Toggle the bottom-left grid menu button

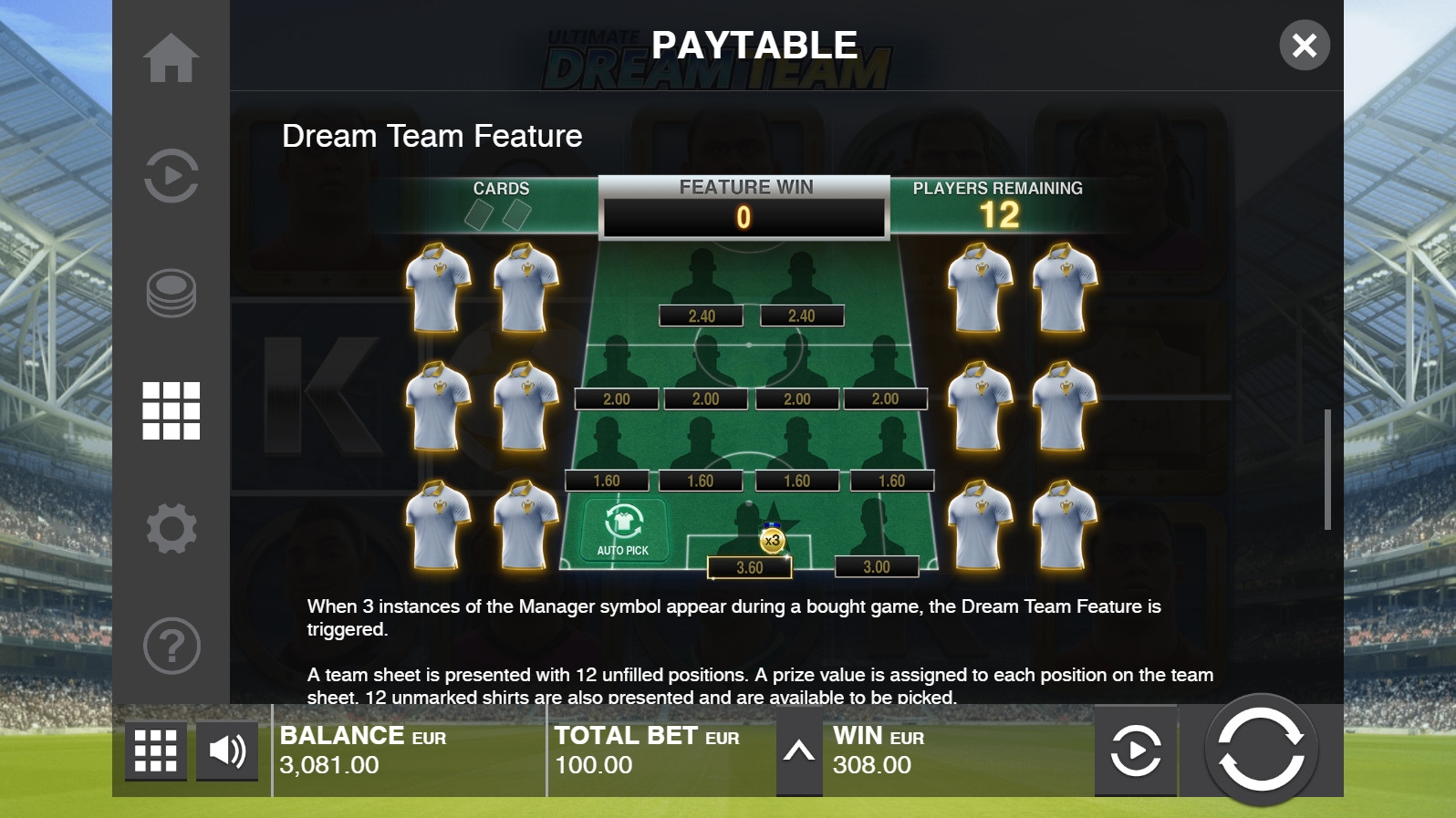155,751
